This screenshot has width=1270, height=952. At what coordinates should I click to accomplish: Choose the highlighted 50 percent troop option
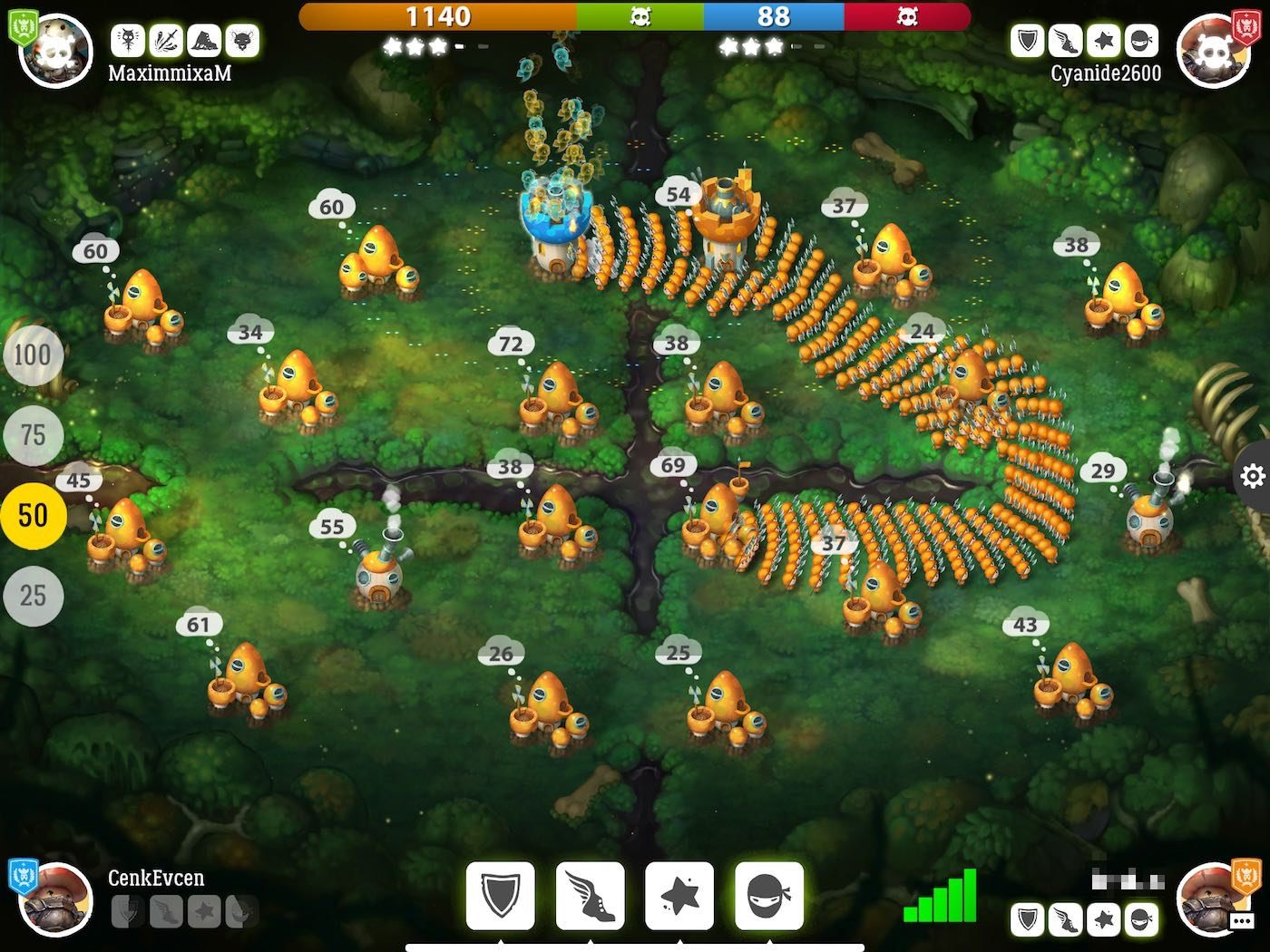pos(33,516)
